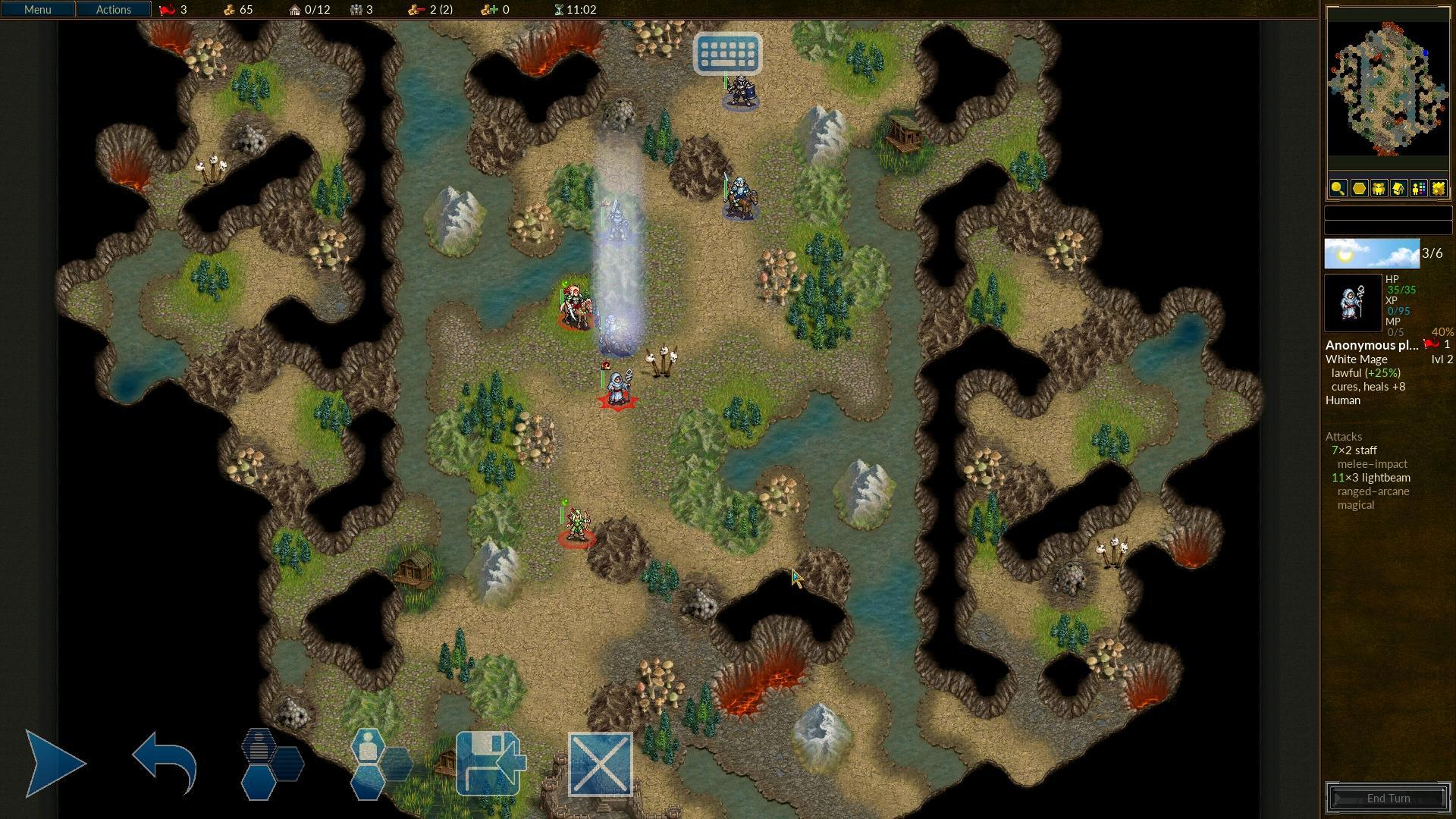Click the light unit hex icon

(379, 763)
